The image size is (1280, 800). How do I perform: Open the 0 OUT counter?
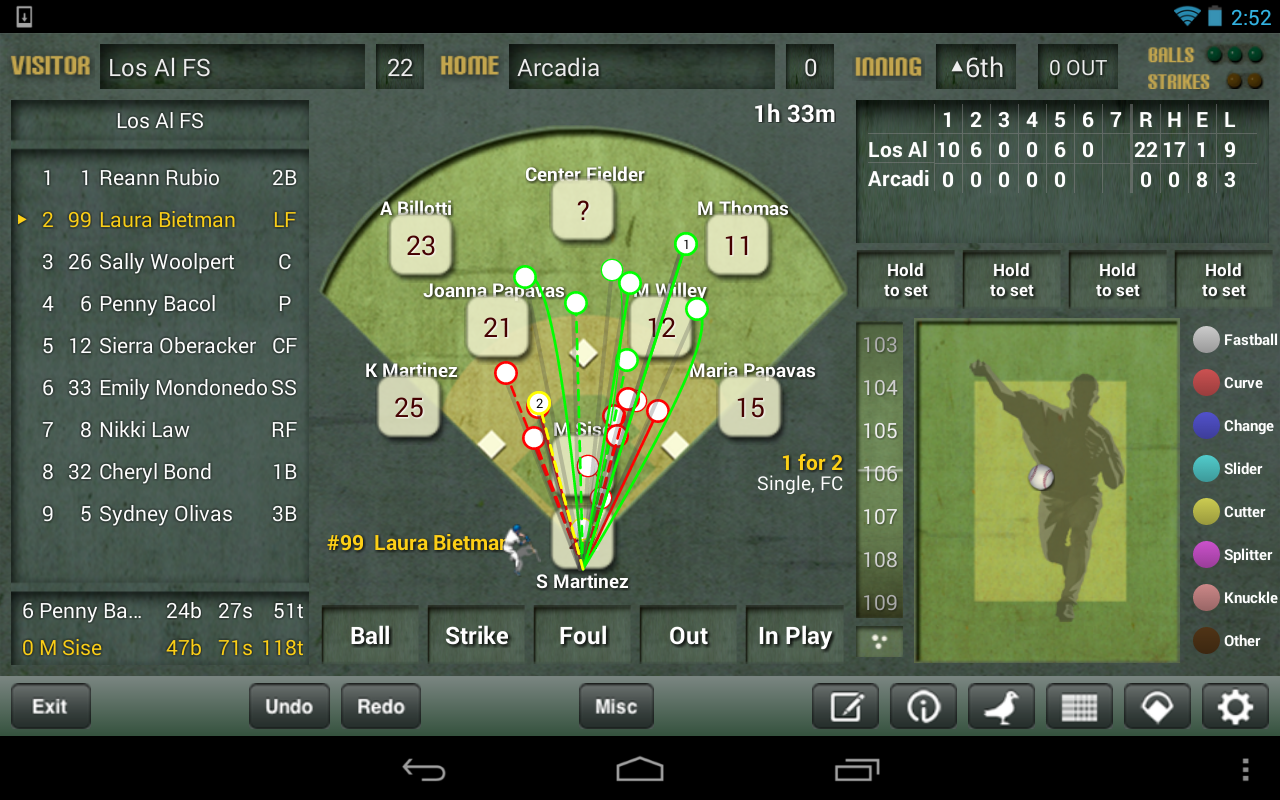pos(1078,66)
